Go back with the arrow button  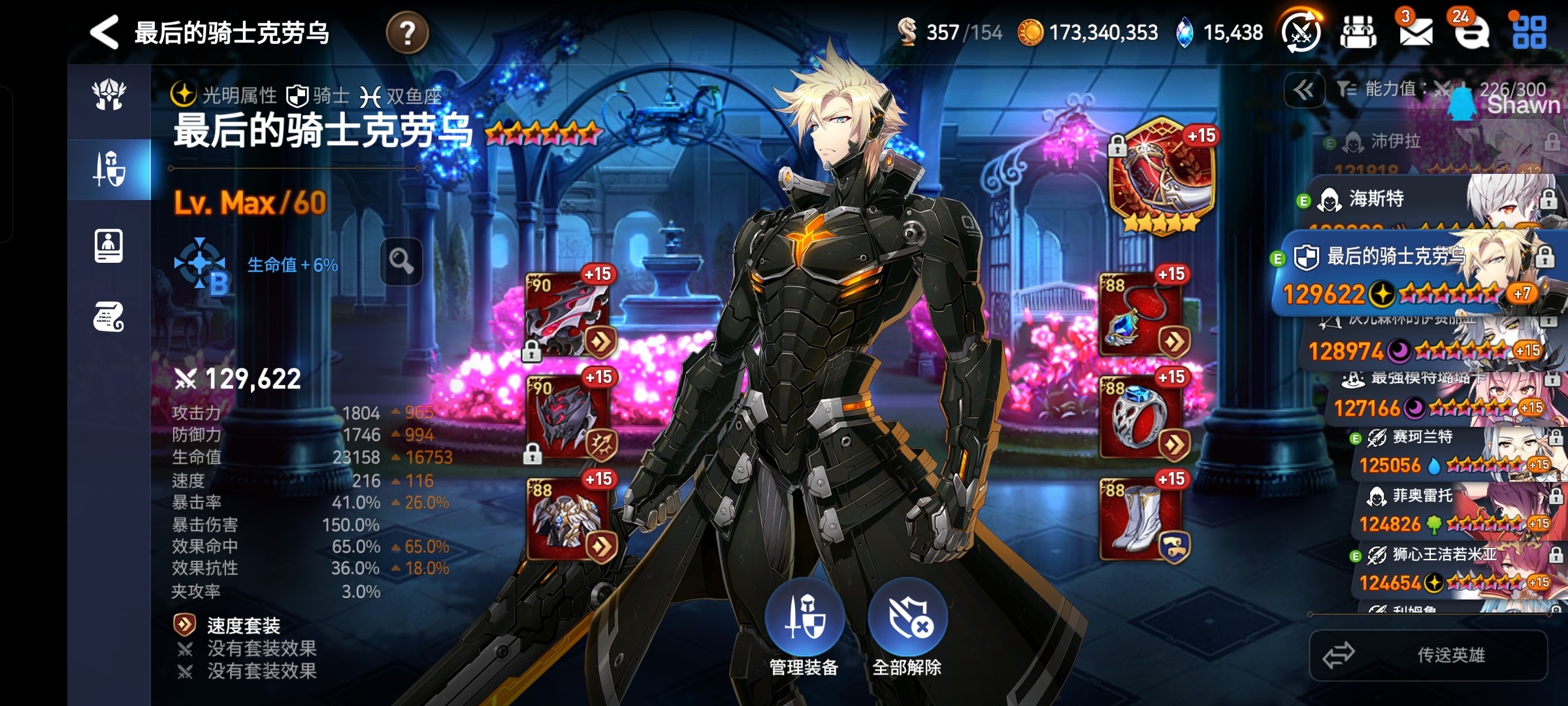[105, 32]
